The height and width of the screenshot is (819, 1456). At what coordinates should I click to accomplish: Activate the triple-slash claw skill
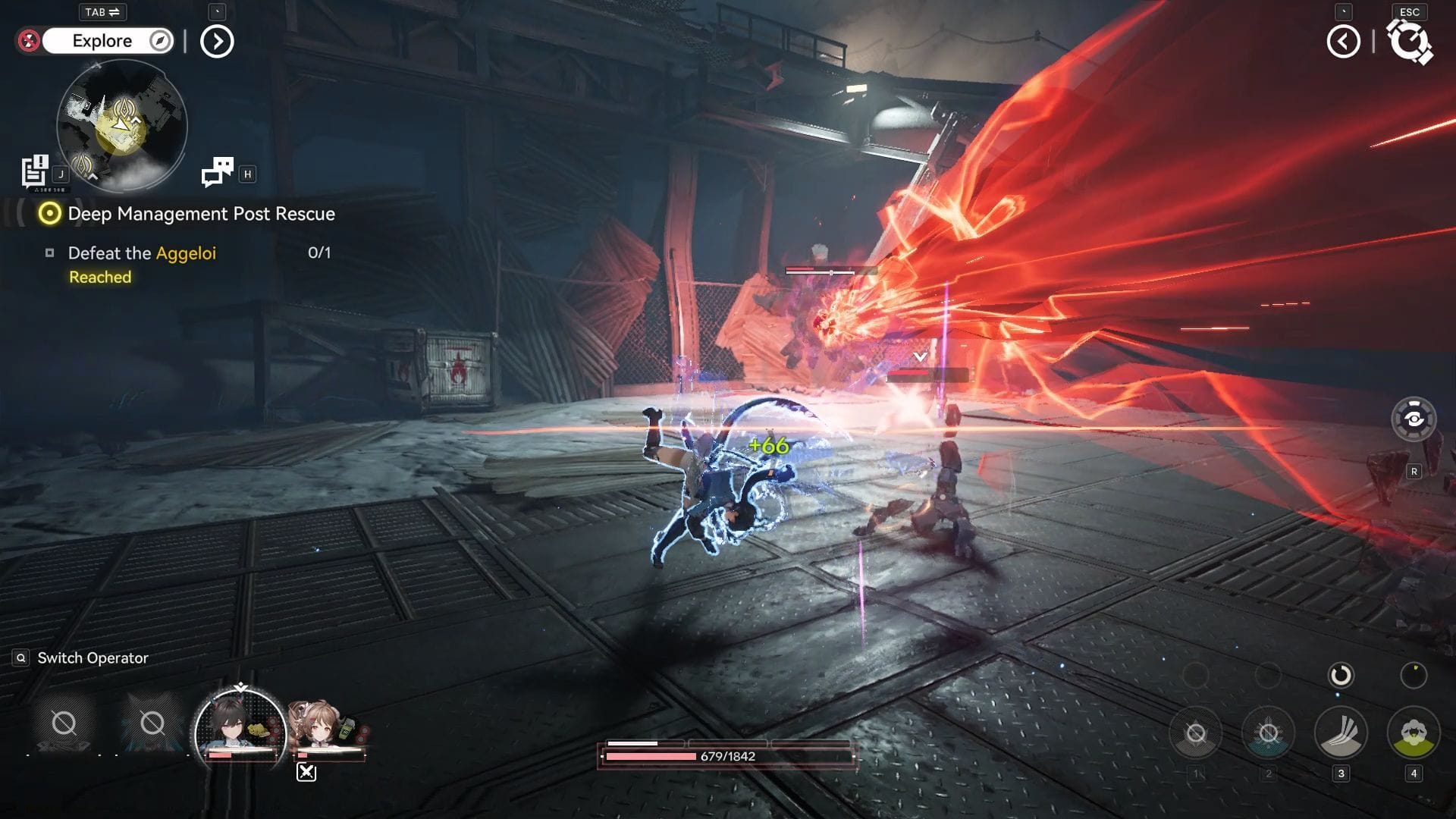pos(1341,733)
